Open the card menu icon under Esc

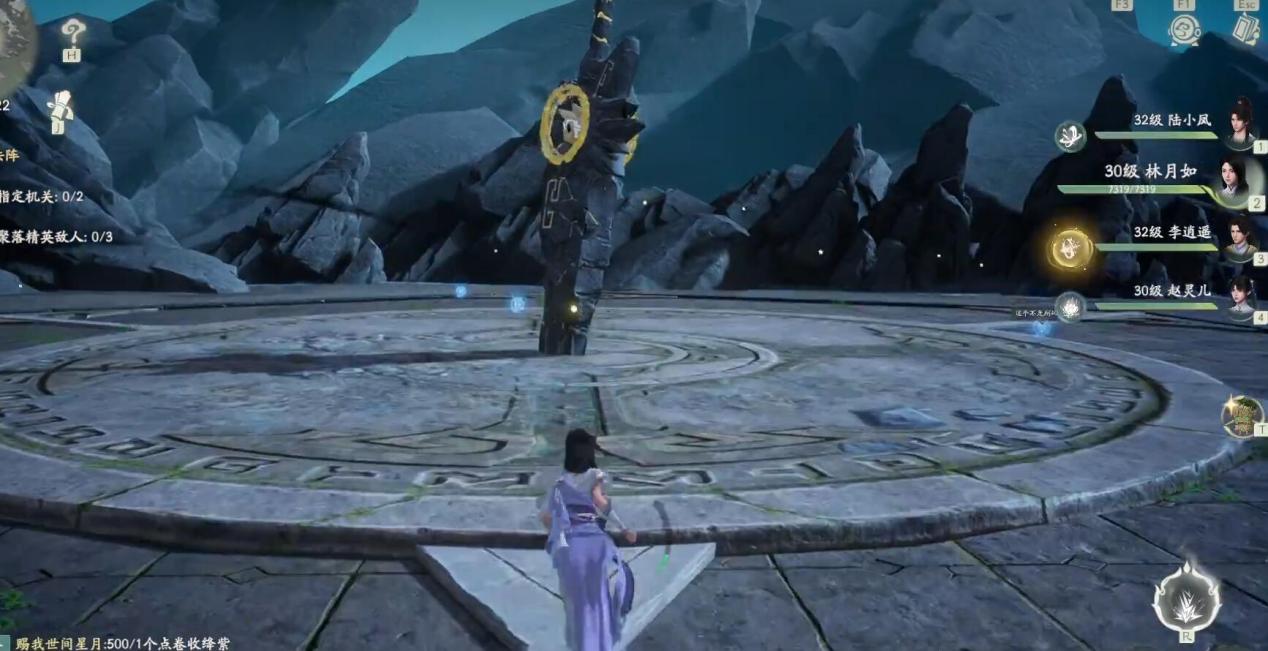[x=1245, y=28]
